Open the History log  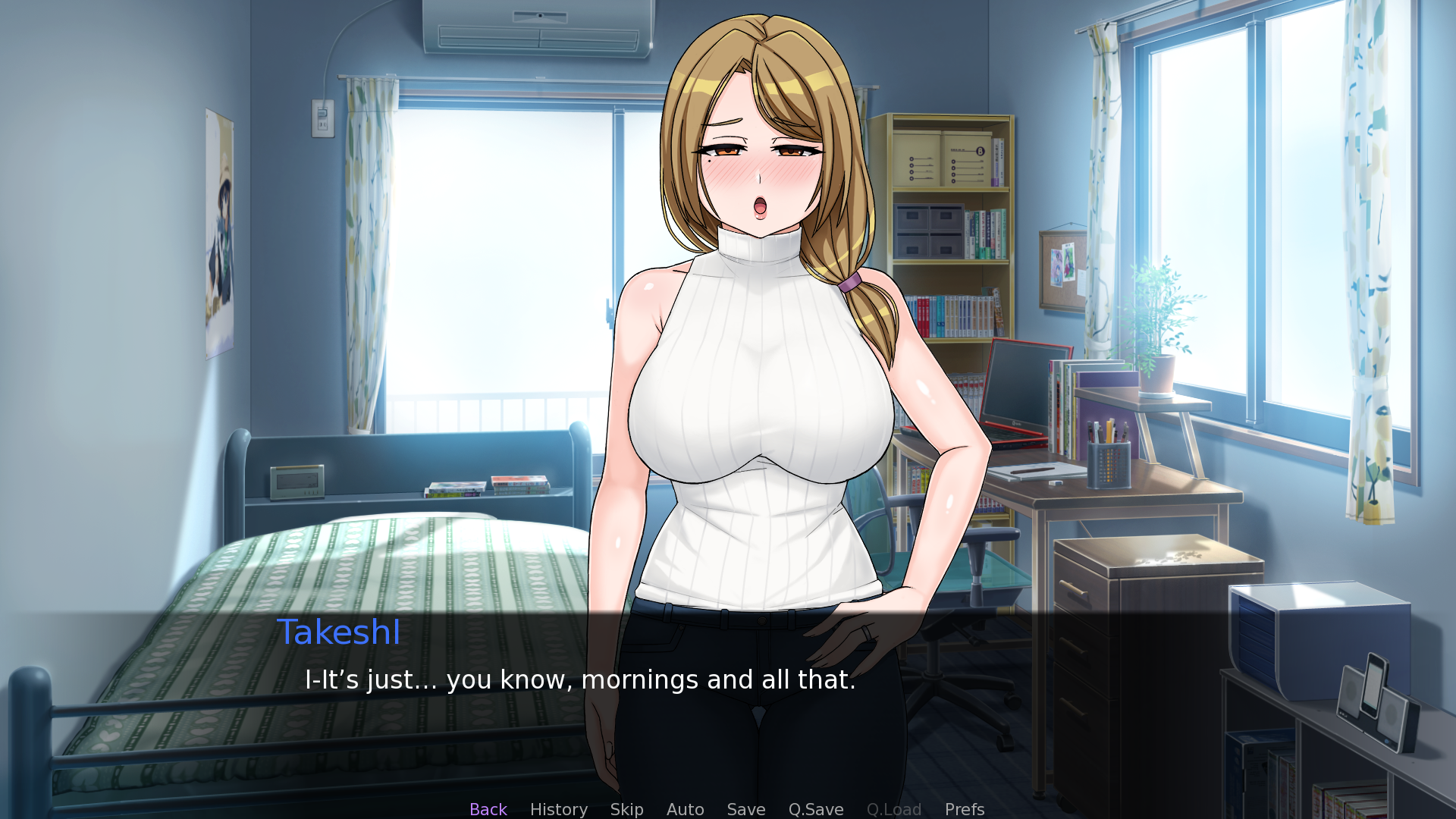558,808
